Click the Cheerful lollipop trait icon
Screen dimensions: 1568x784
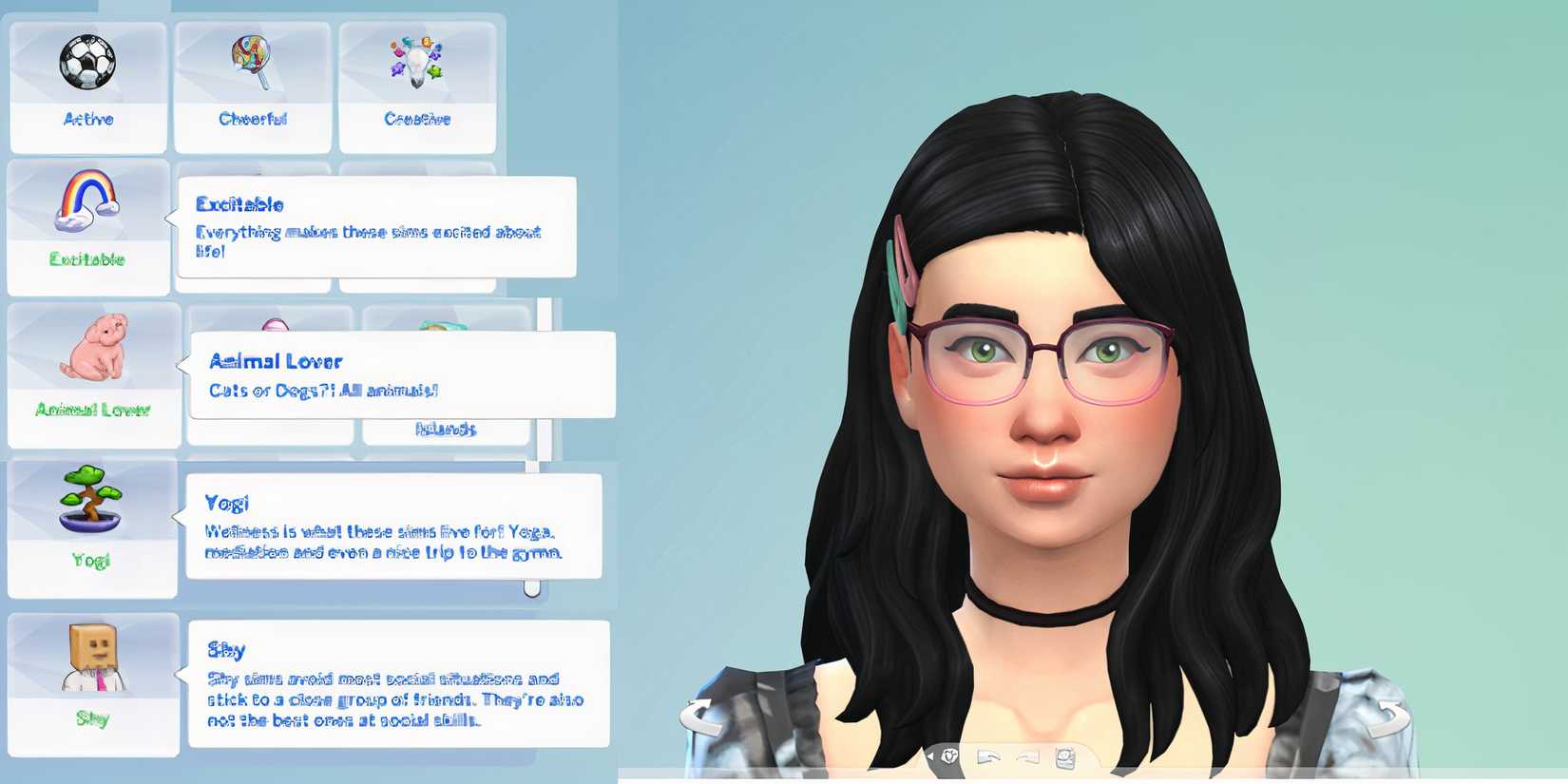250,59
